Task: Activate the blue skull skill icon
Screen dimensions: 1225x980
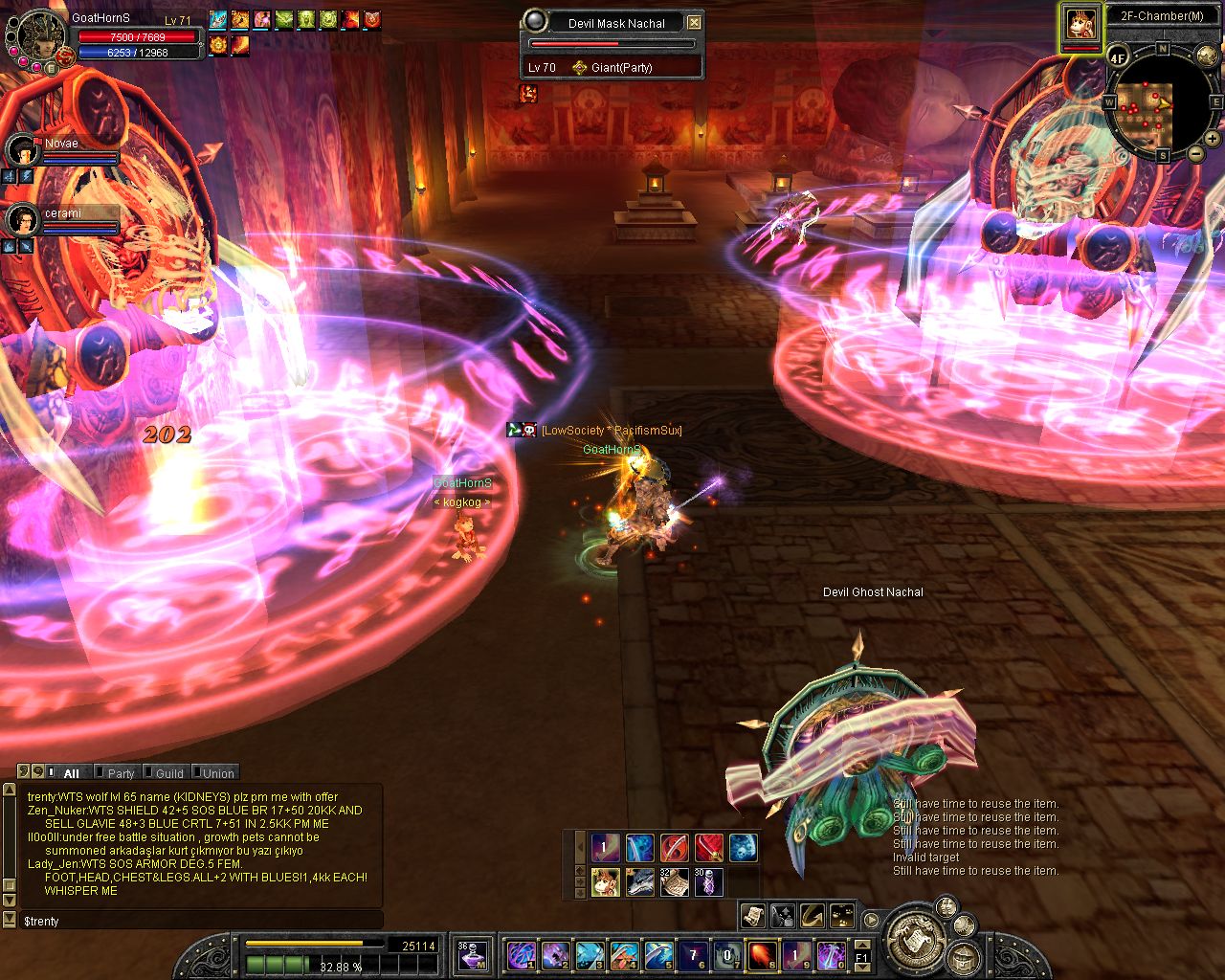Action: 744,847
